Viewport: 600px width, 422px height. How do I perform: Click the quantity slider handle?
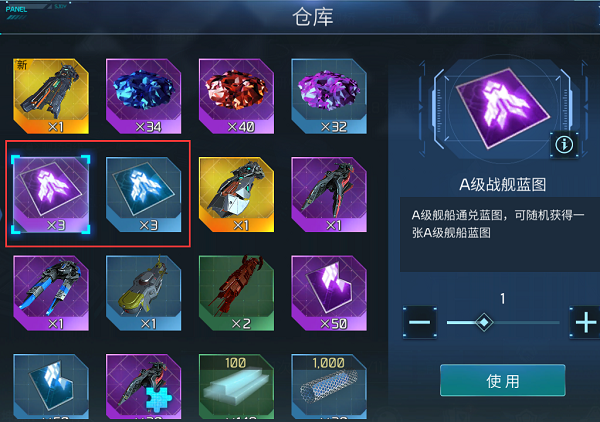coord(484,322)
